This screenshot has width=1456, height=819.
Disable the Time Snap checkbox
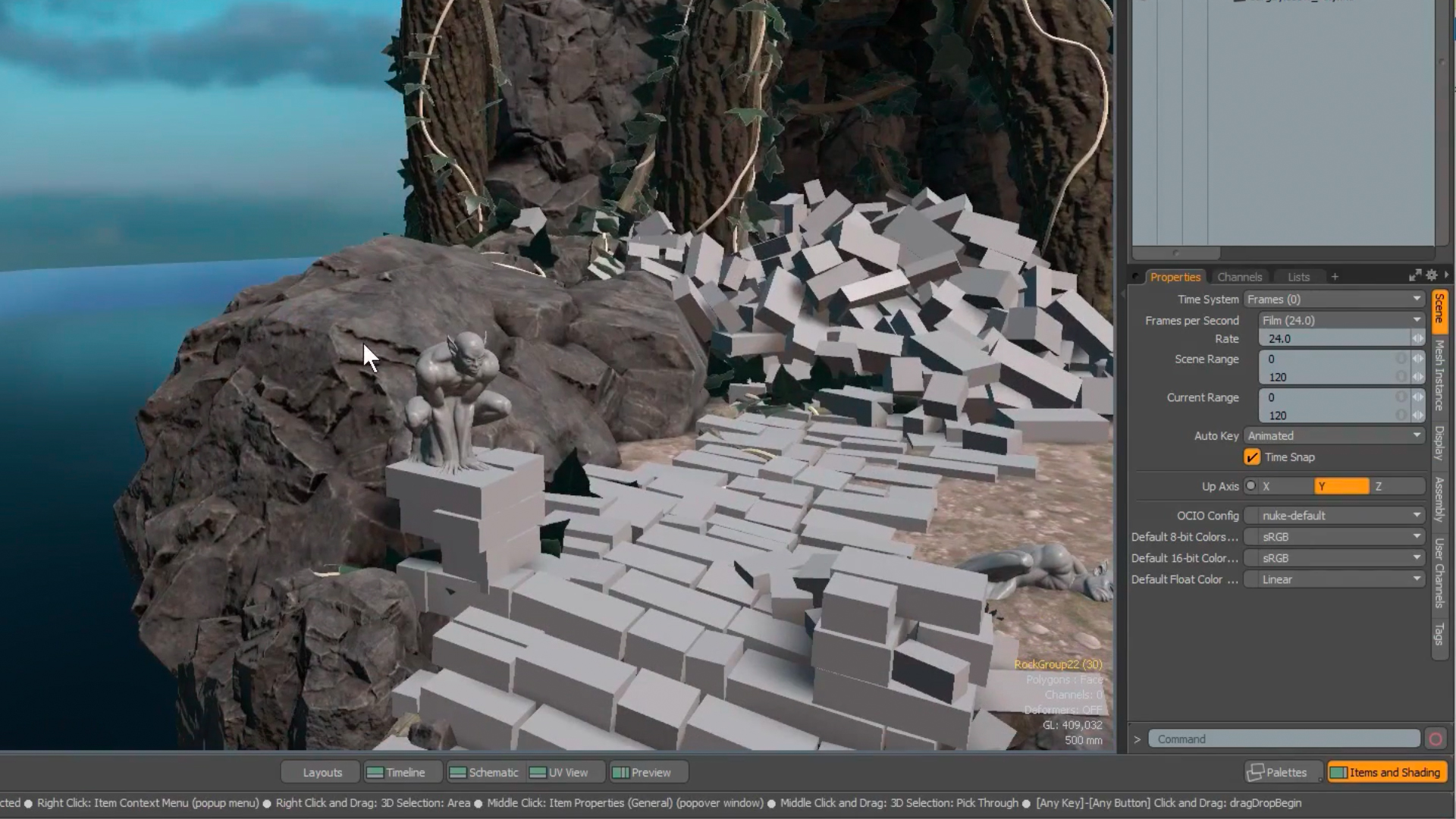[x=1252, y=457]
